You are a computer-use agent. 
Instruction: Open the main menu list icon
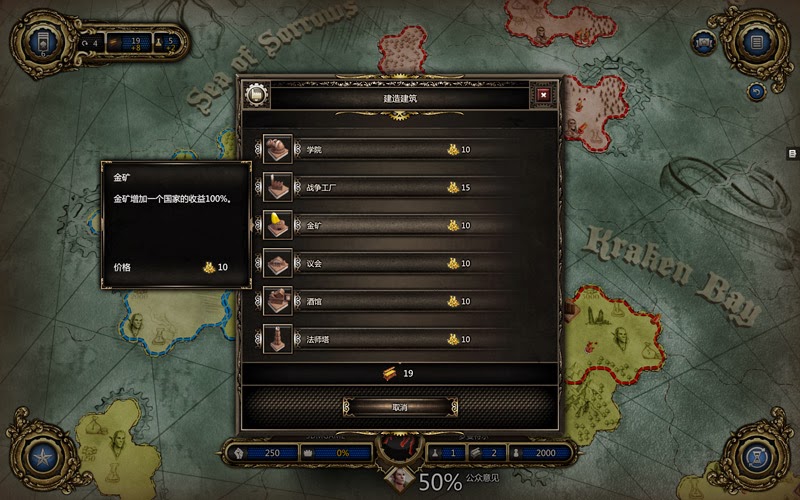coord(757,43)
